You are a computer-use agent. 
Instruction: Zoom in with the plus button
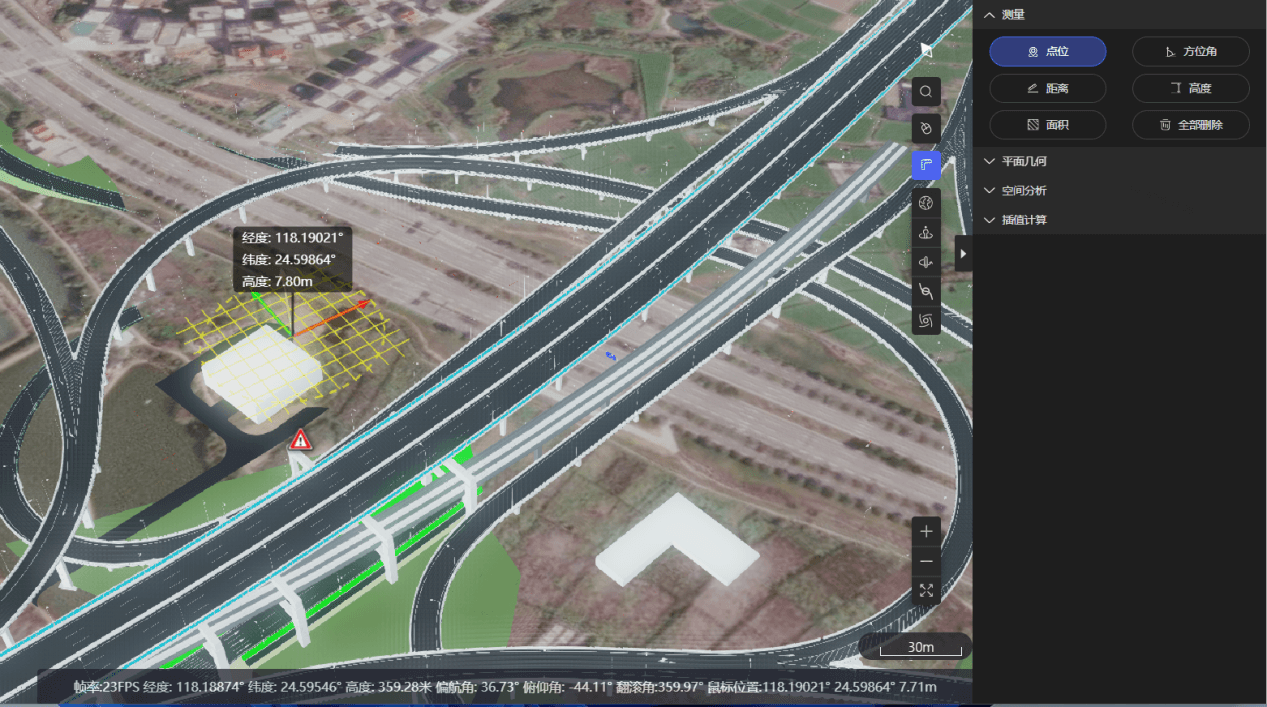[926, 531]
